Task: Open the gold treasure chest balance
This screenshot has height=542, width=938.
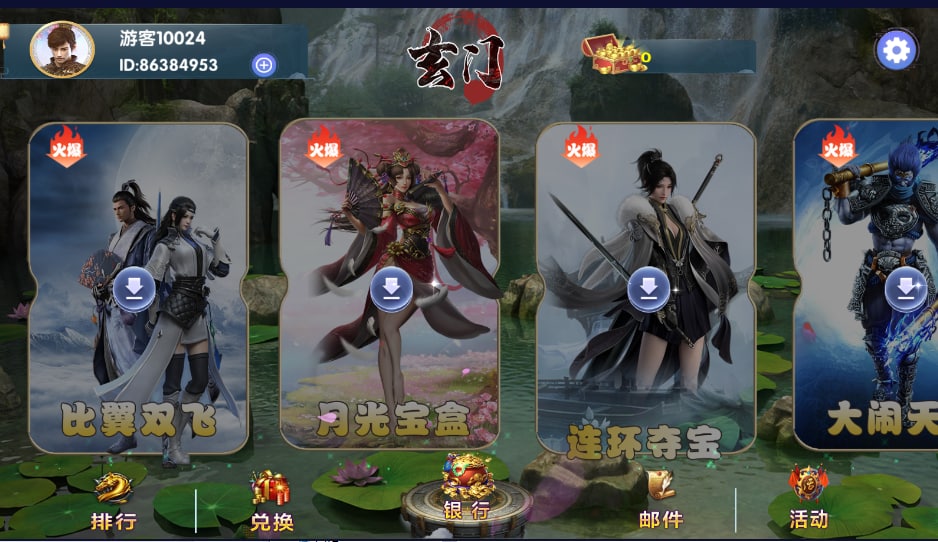Action: (610, 54)
